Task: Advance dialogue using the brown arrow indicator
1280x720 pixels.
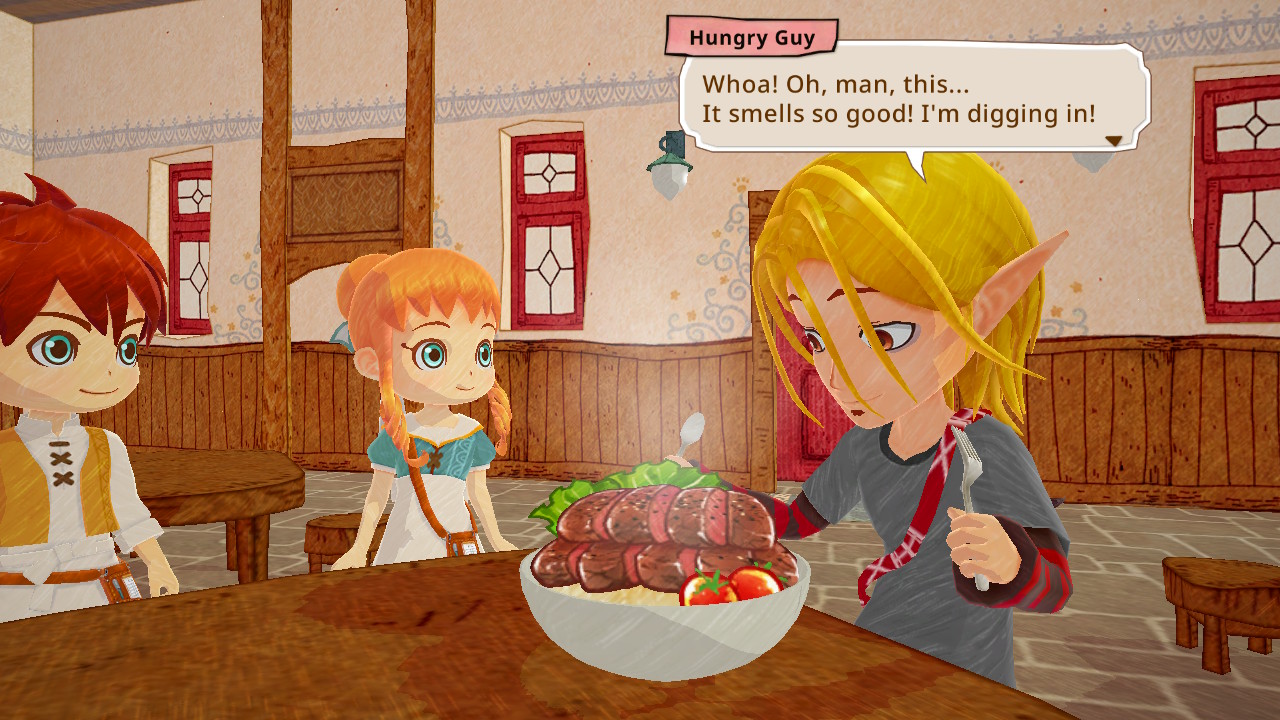Action: coord(1113,141)
